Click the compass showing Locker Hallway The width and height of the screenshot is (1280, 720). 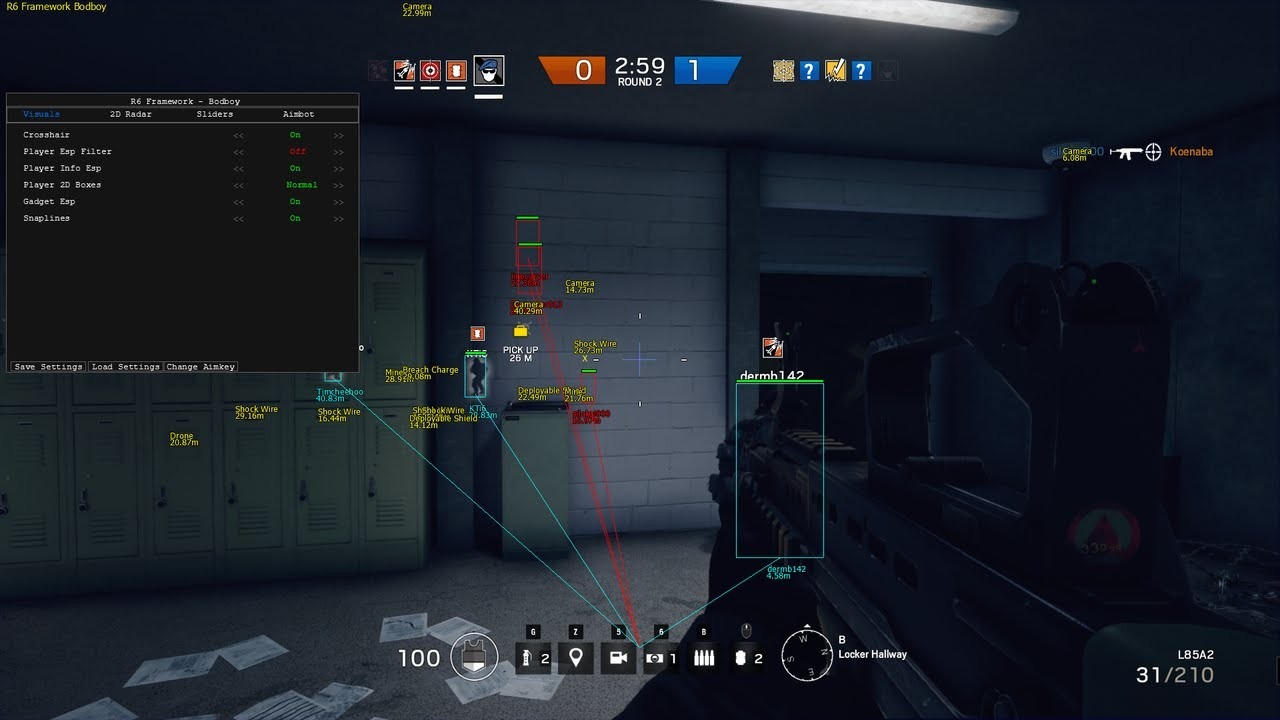[x=806, y=655]
